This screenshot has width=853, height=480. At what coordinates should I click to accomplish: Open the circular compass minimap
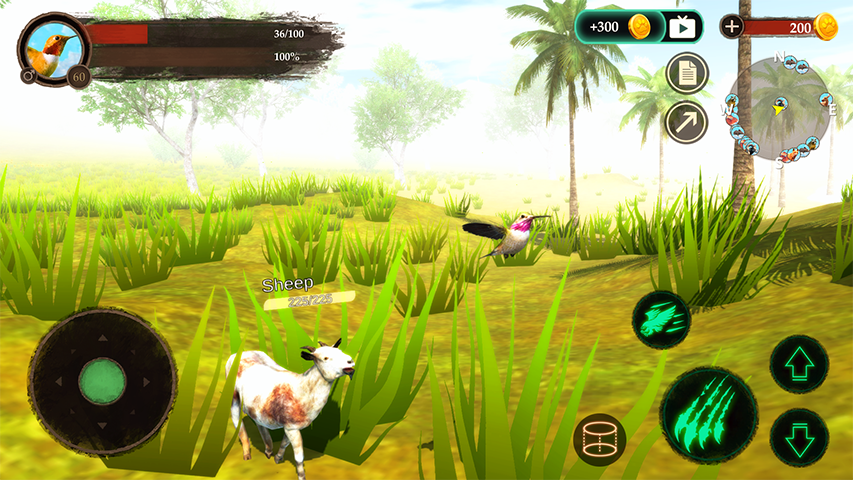(779, 108)
